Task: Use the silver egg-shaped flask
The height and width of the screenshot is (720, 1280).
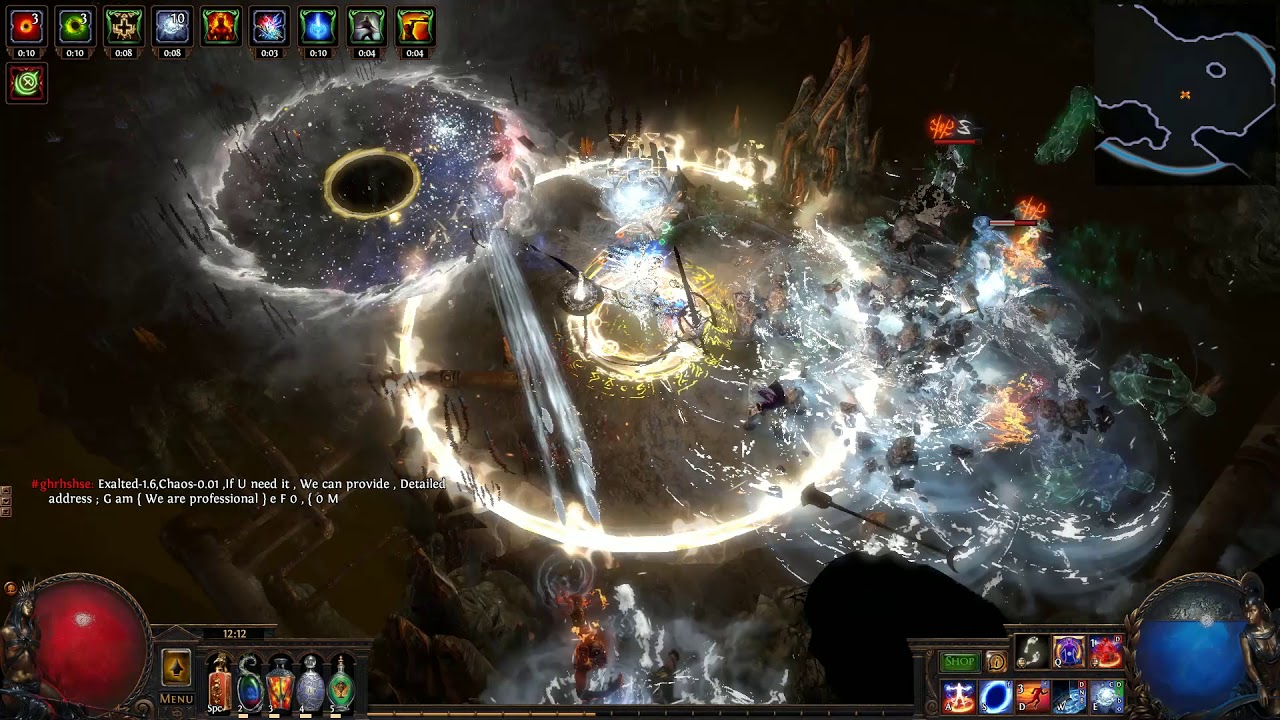Action: (x=311, y=685)
